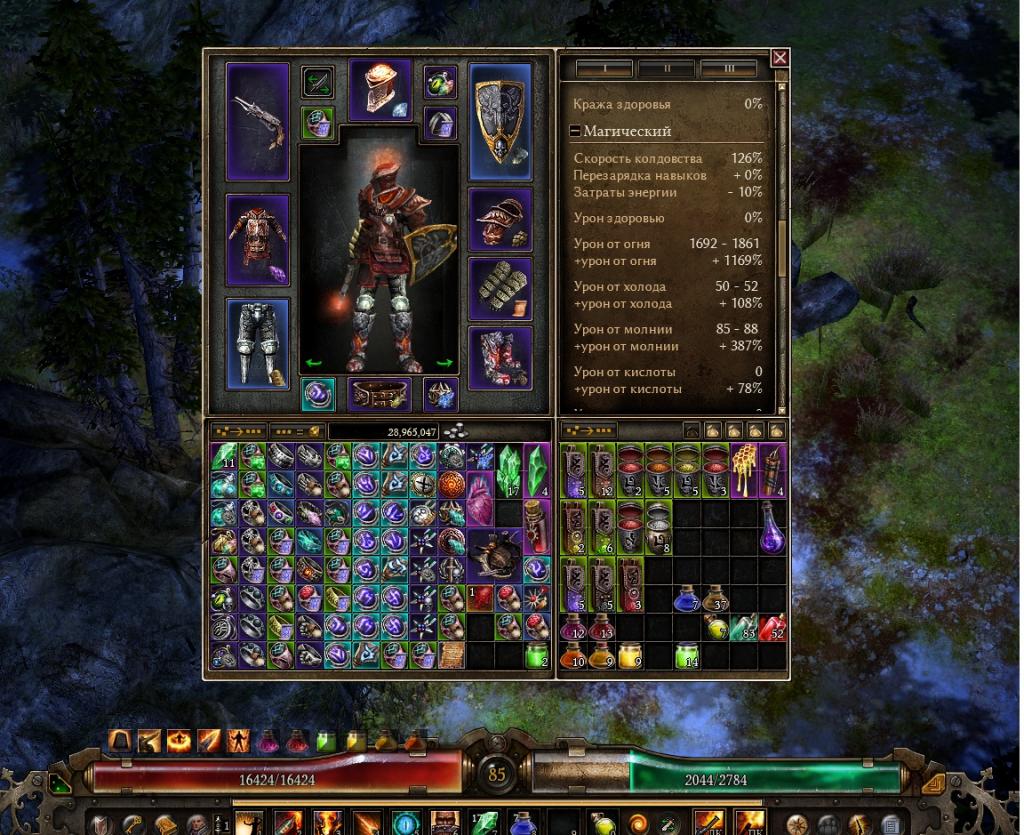Switch to stats tab III
This screenshot has height=835, width=1024.
tap(728, 69)
